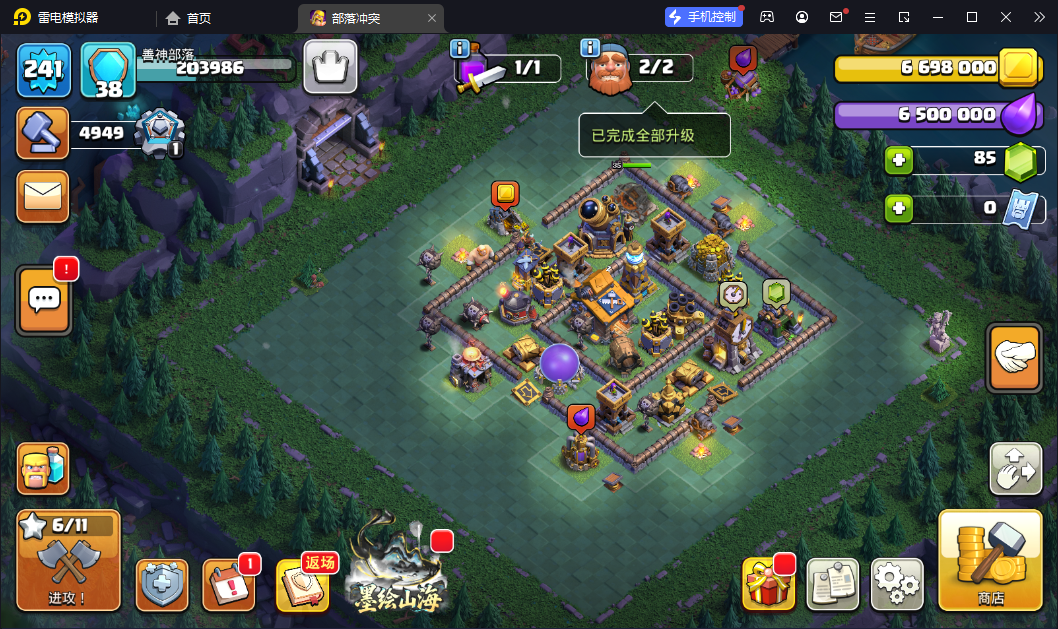Tap the handshake friendly button
This screenshot has width=1058, height=629.
1014,357
